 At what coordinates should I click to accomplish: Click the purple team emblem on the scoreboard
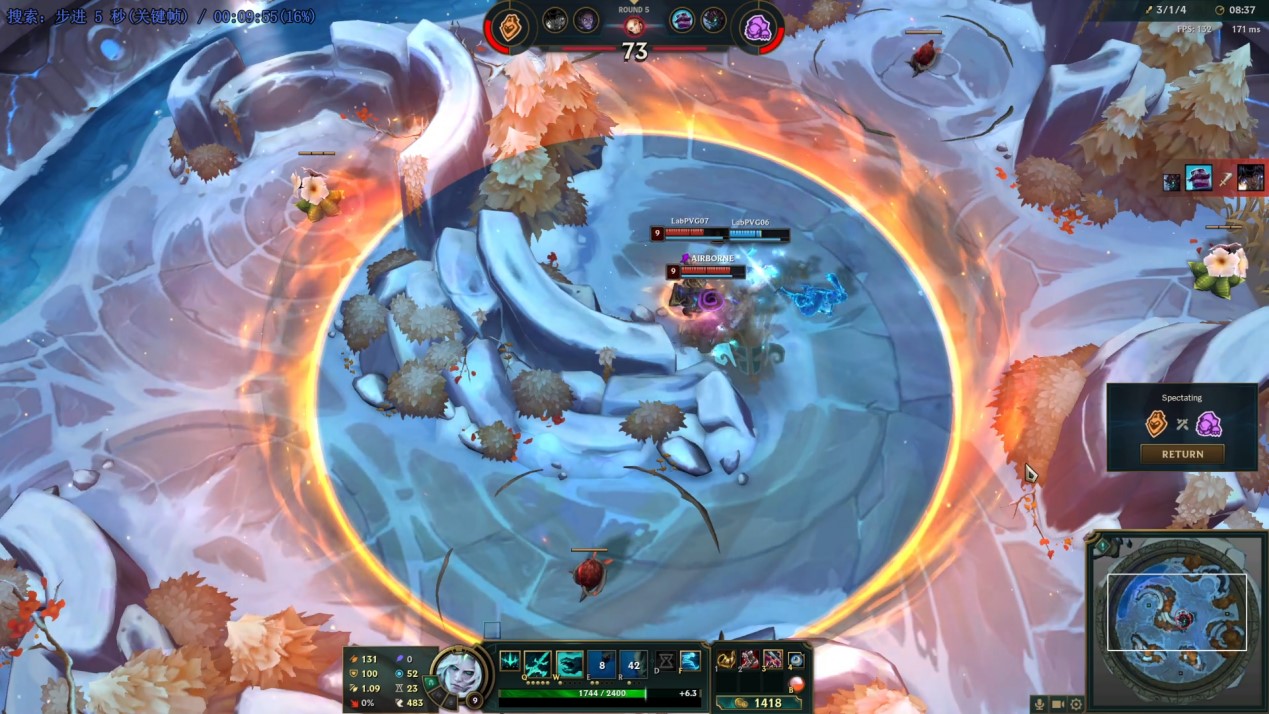(758, 27)
